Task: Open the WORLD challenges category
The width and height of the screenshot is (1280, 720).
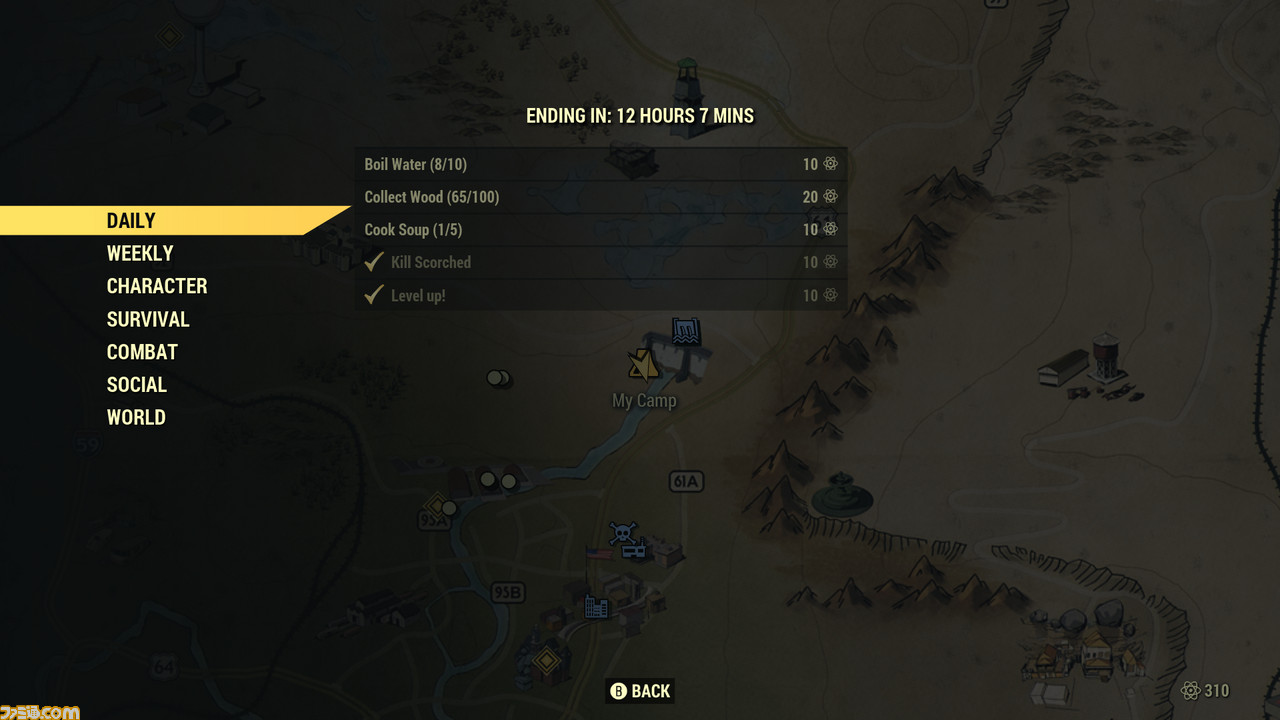Action: point(136,417)
